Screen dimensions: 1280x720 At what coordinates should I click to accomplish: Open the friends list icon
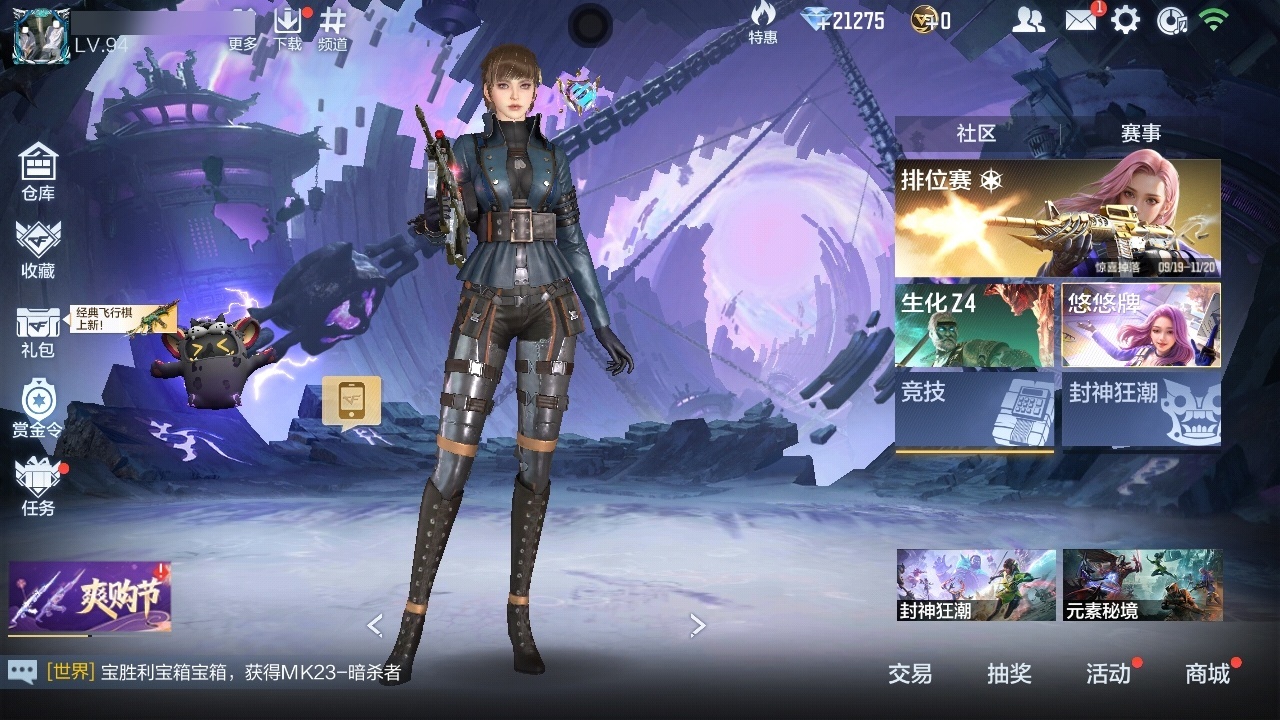1028,20
